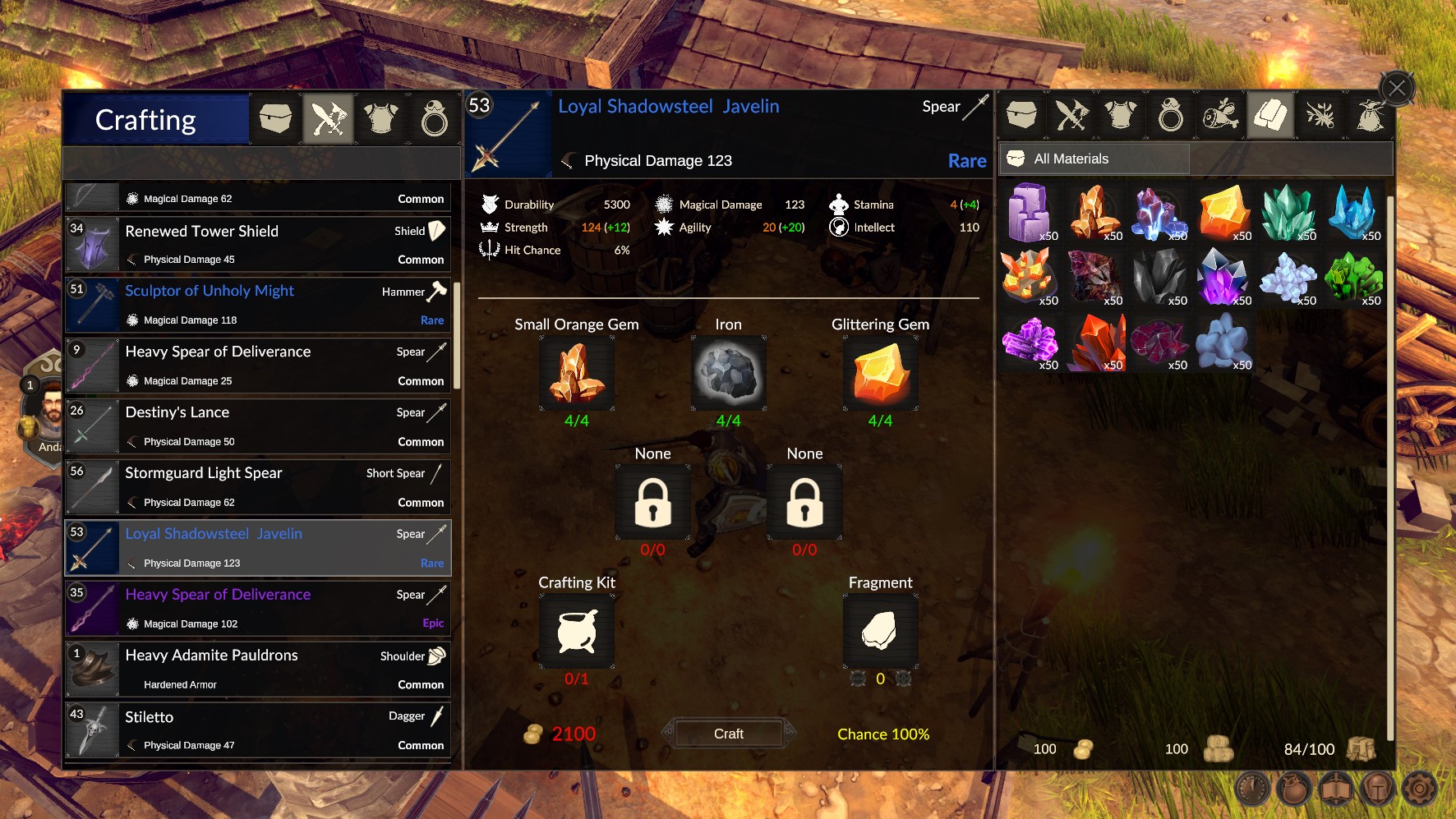Open the settings gear icon at bottom right

coord(1420,789)
